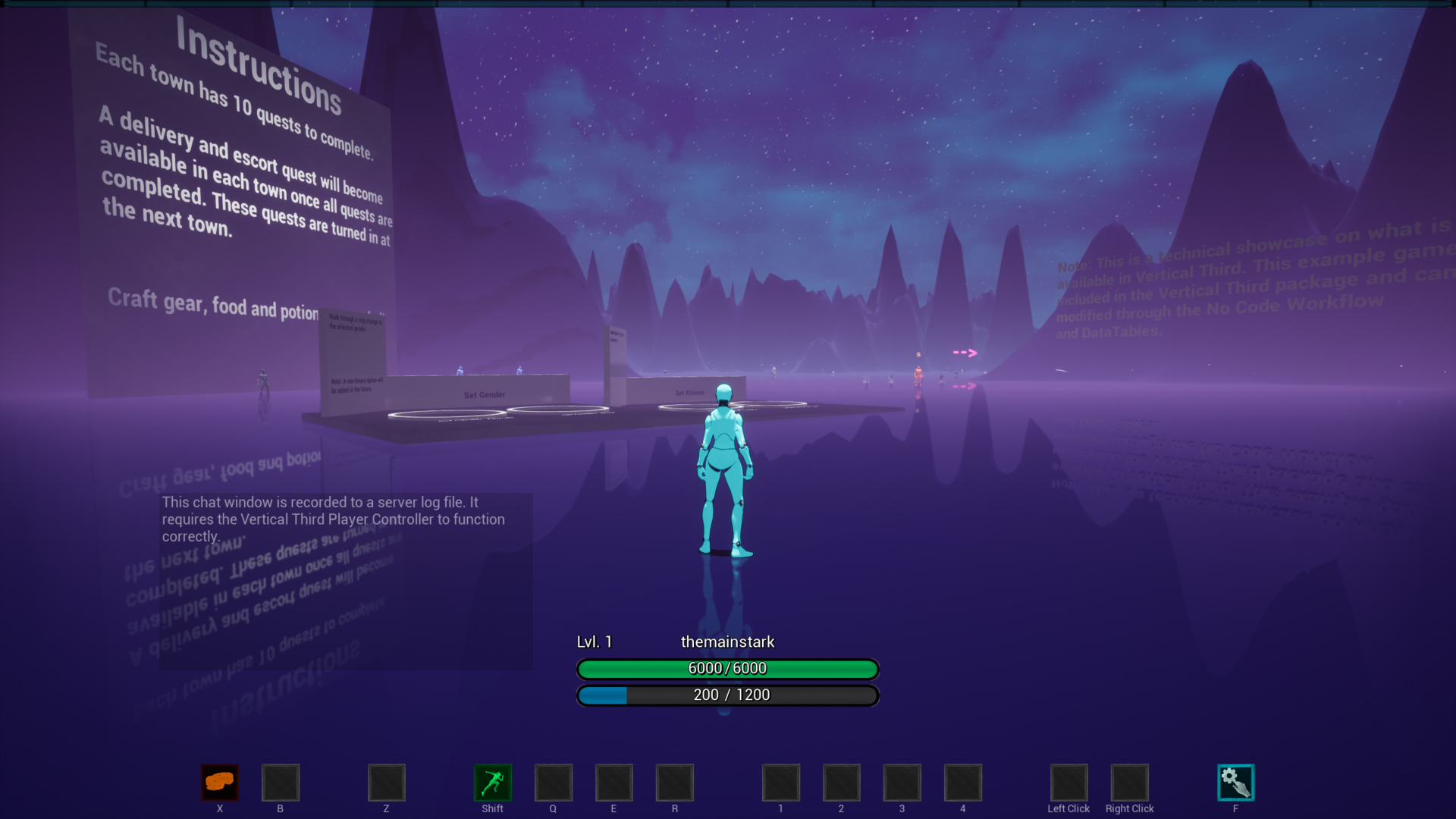Viewport: 1456px width, 819px height.
Task: Open settings via the gear icon on F
Action: pos(1236,782)
